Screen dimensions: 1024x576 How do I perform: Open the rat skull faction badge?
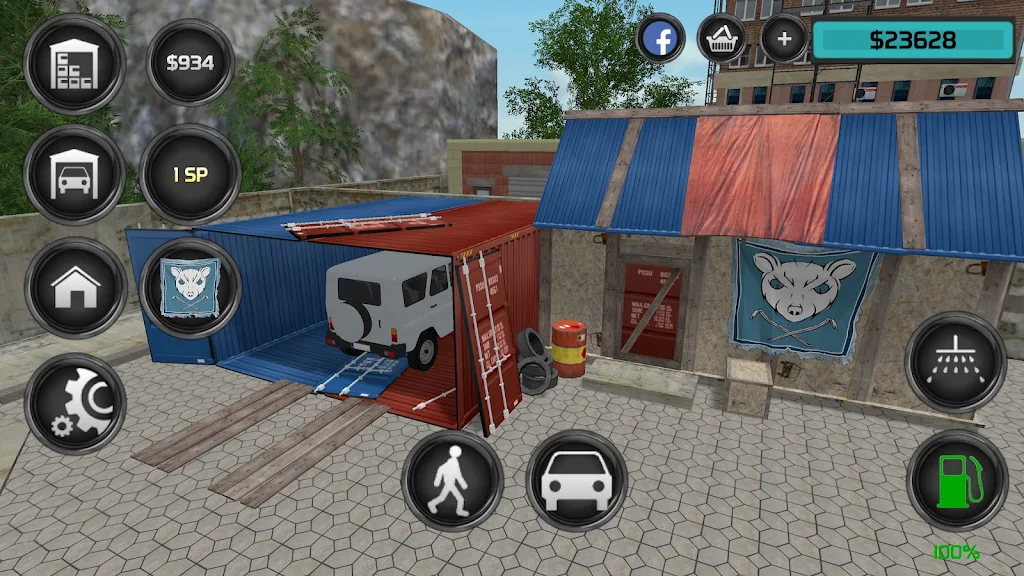click(190, 288)
